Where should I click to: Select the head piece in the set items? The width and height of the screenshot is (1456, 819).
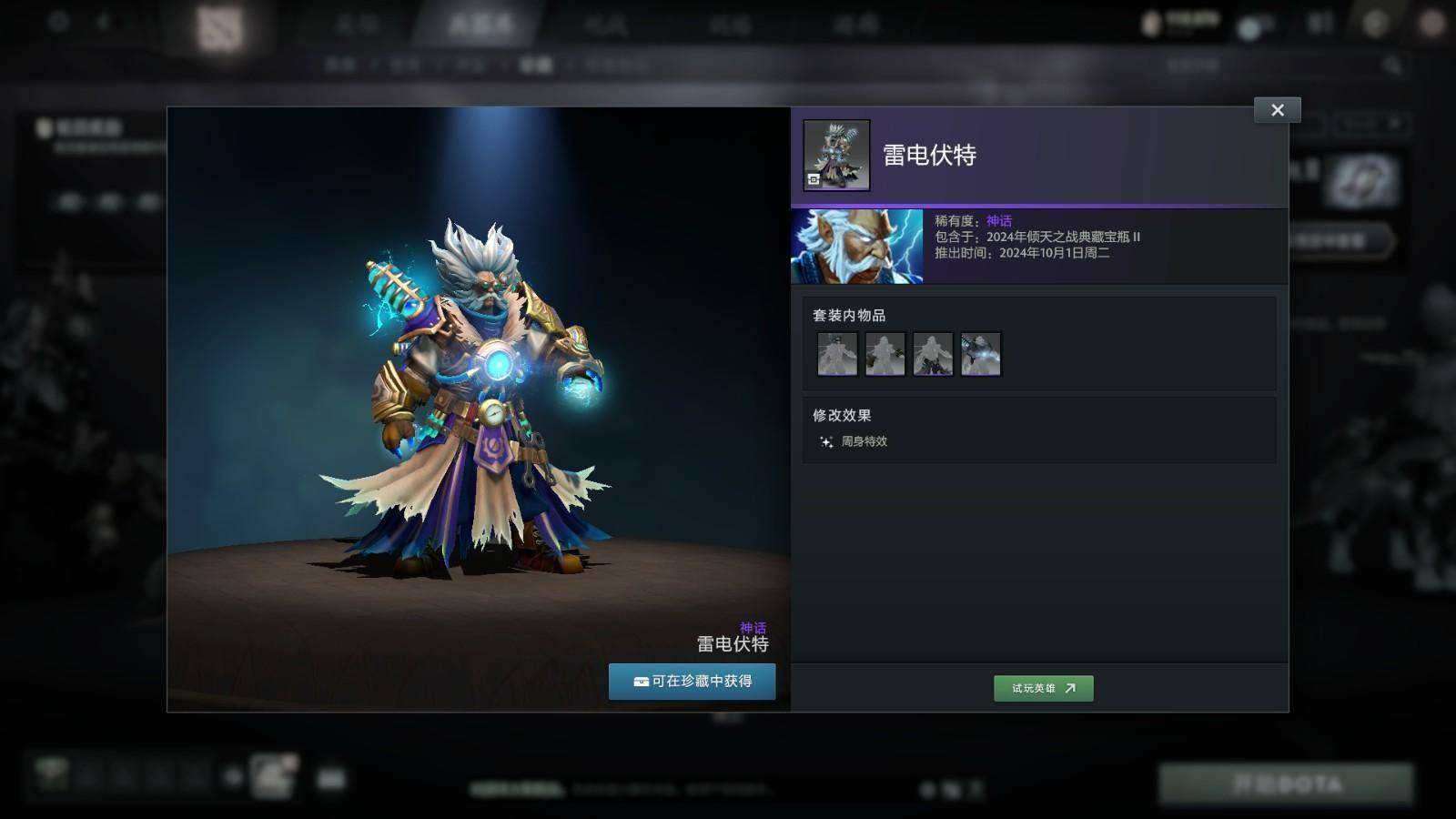(837, 354)
